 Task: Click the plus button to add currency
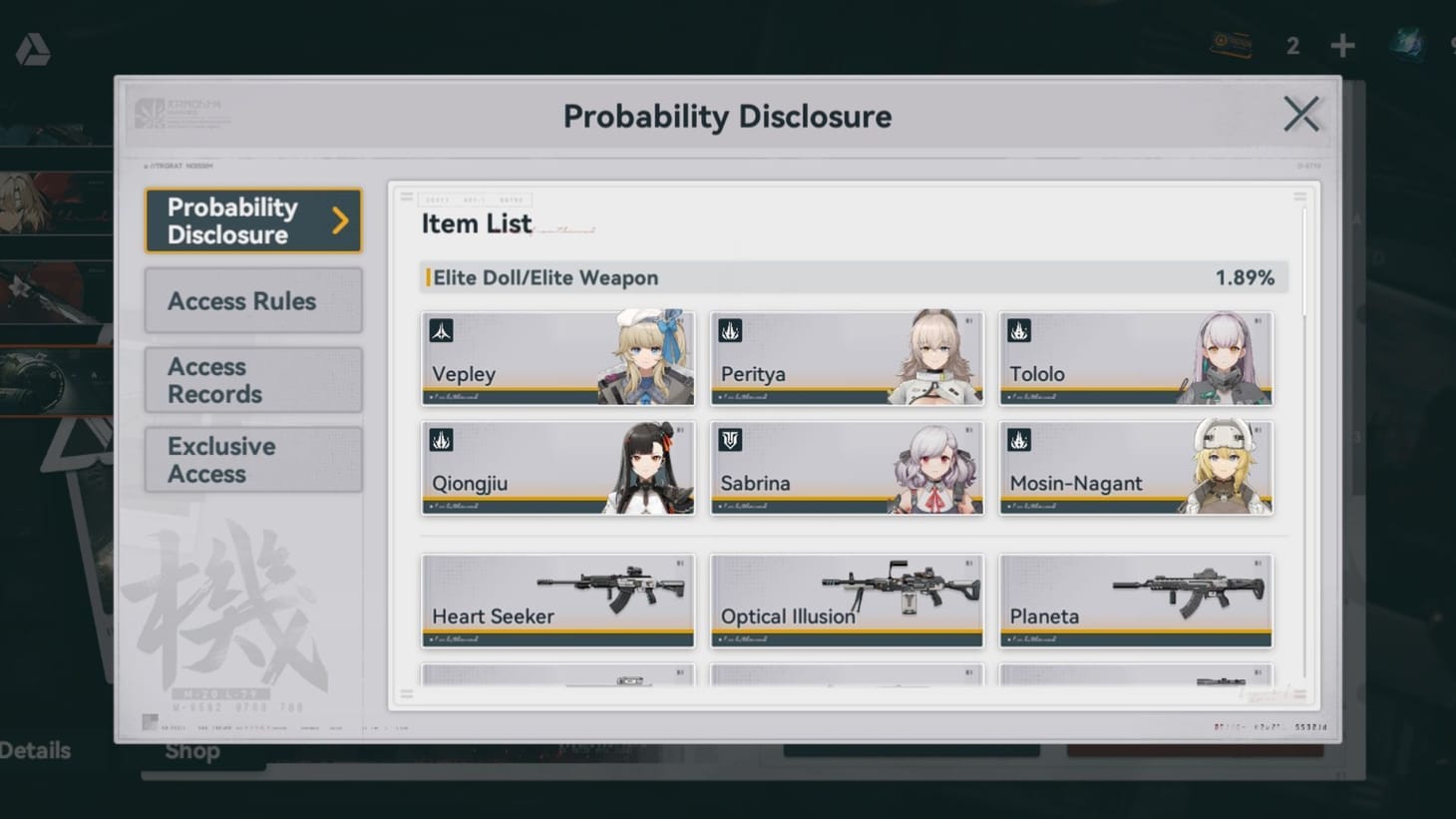click(1342, 45)
